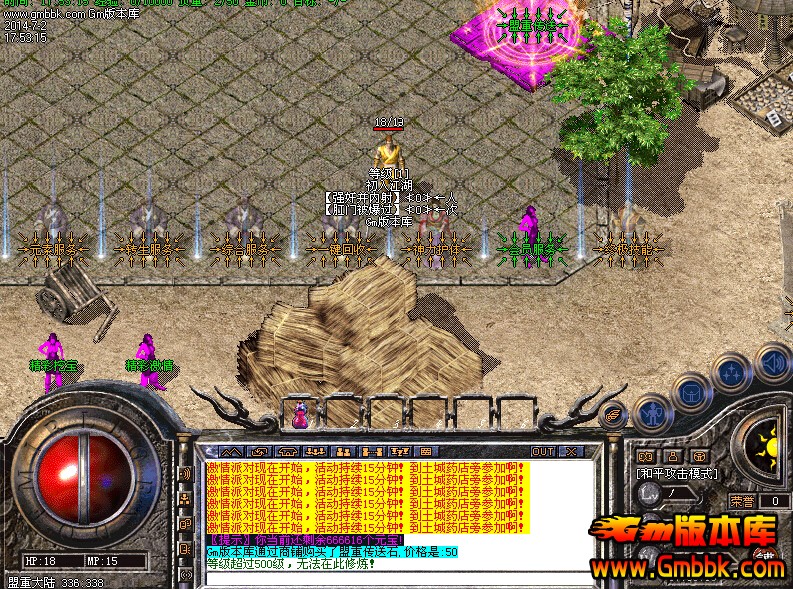793x589 pixels.
Task: Toggle the speaker-wave chat channel icon
Action: [186, 473]
